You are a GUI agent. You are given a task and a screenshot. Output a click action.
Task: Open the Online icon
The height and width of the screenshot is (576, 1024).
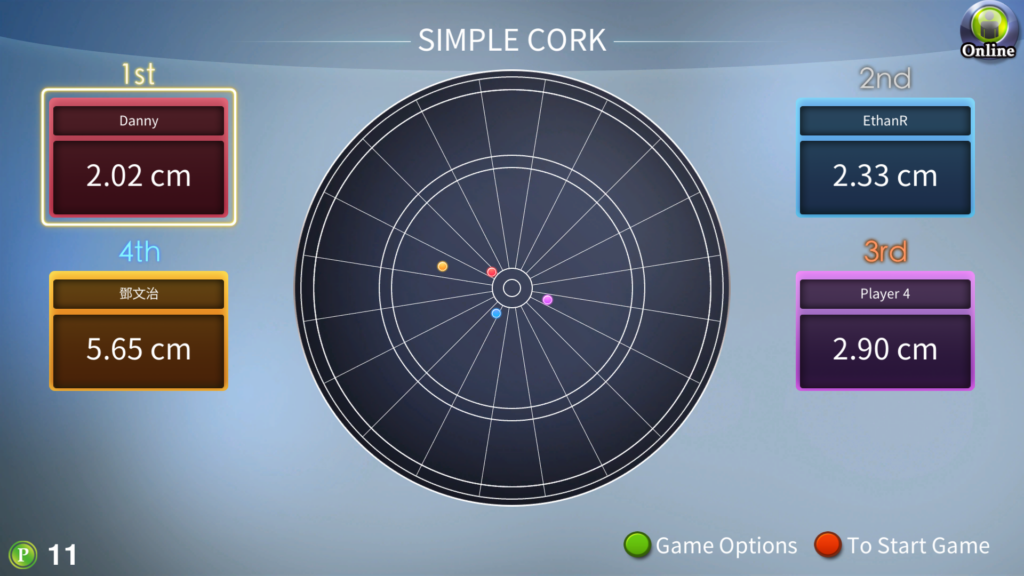[x=987, y=31]
